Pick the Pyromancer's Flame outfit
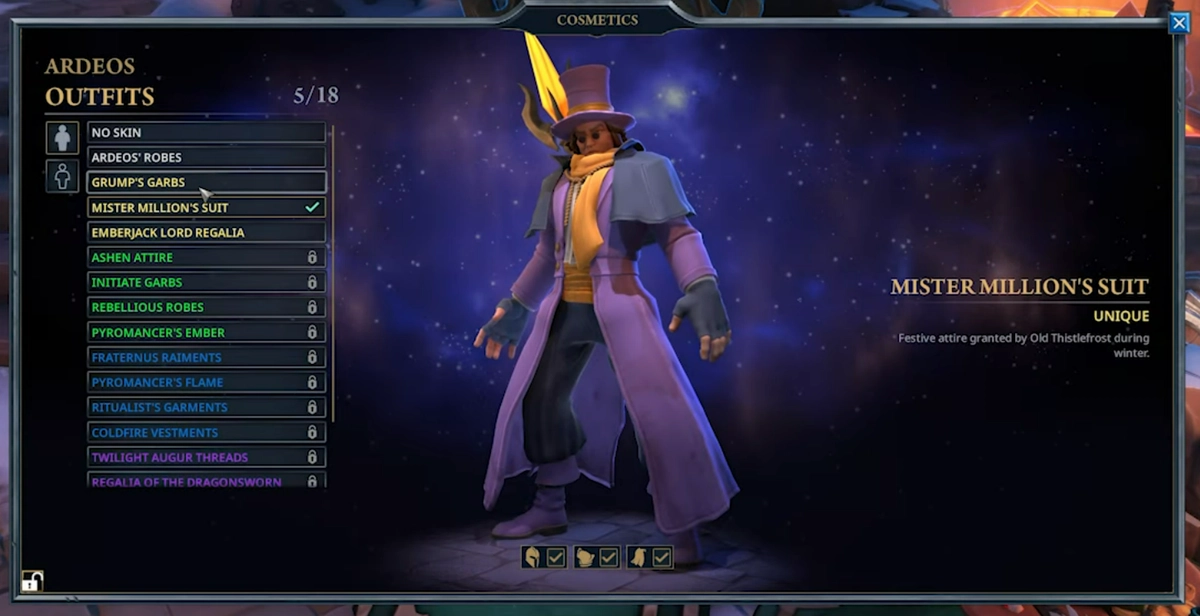This screenshot has height=616, width=1200. coord(206,382)
